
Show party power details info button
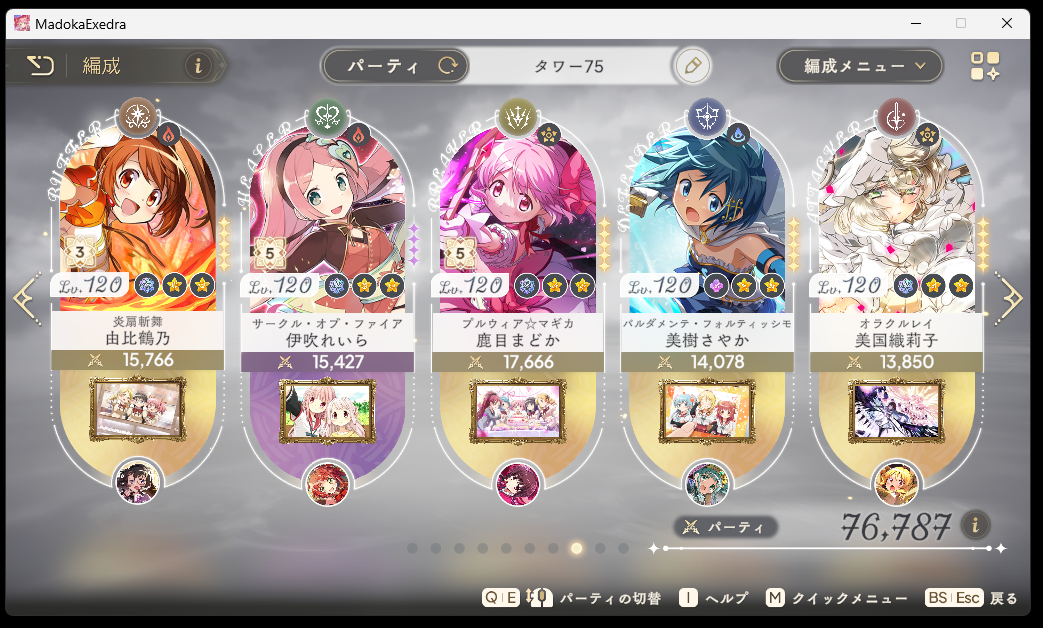point(976,525)
